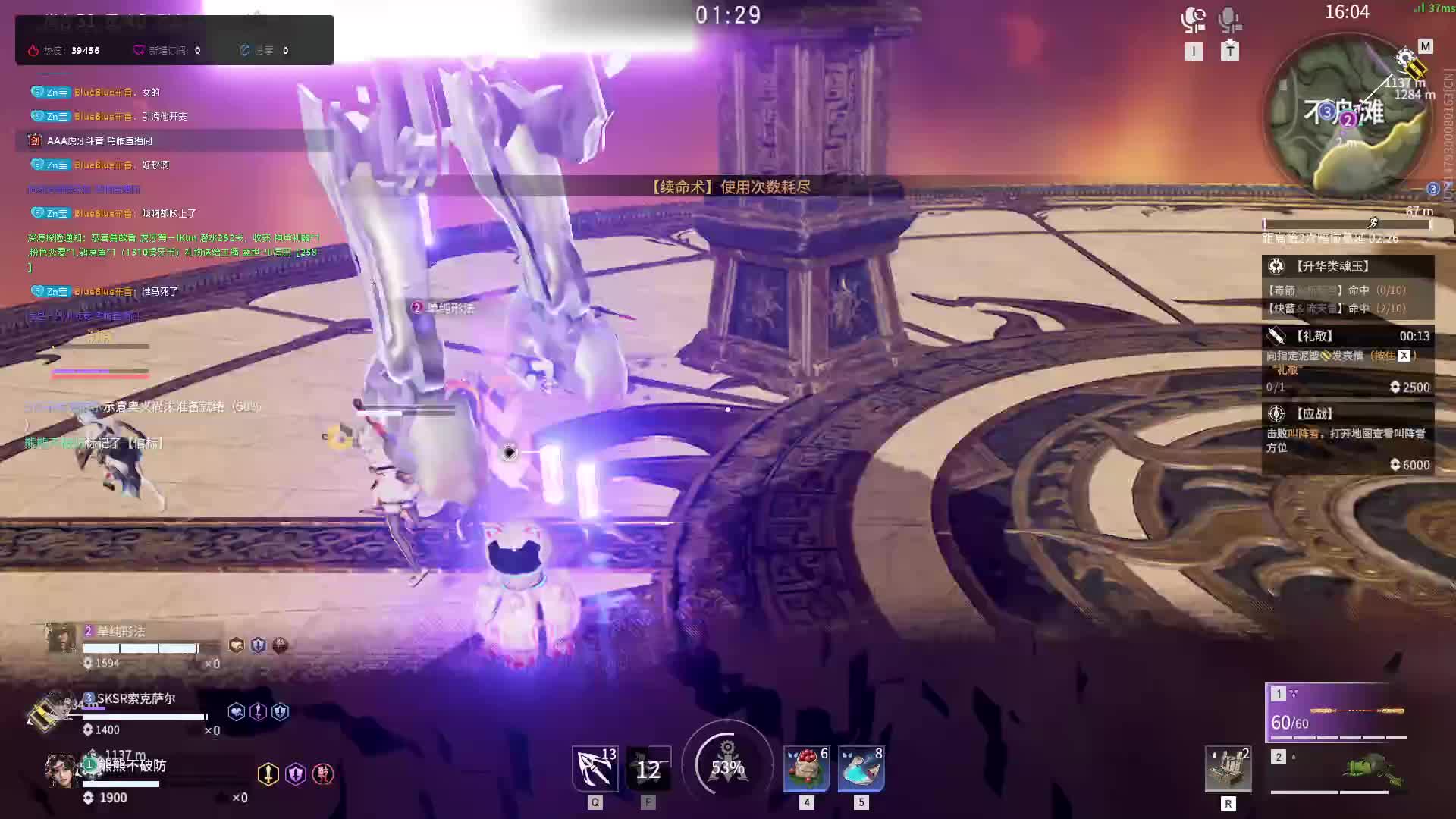Viewport: 1456px width, 819px height.
Task: Toggle the microphone icon
Action: (x=1229, y=20)
